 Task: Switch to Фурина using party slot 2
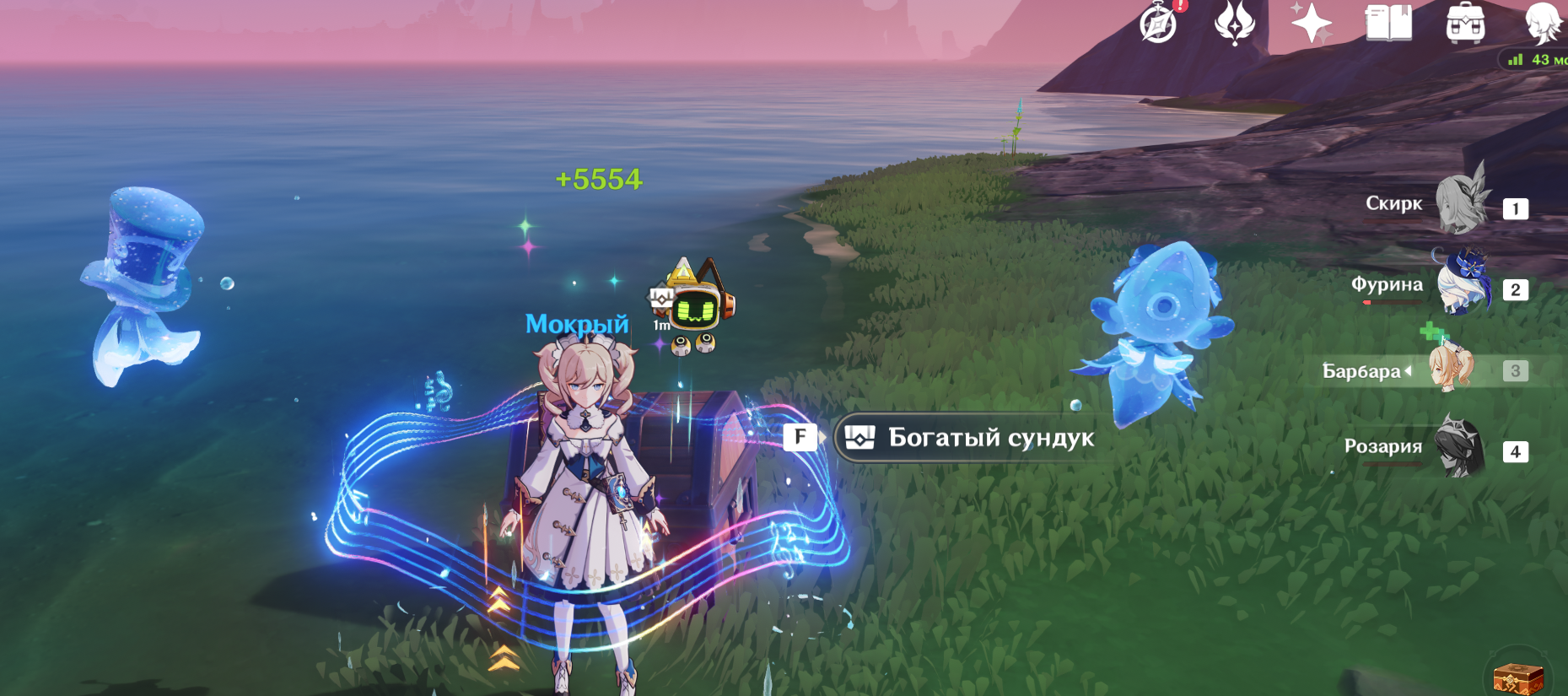pos(1516,289)
